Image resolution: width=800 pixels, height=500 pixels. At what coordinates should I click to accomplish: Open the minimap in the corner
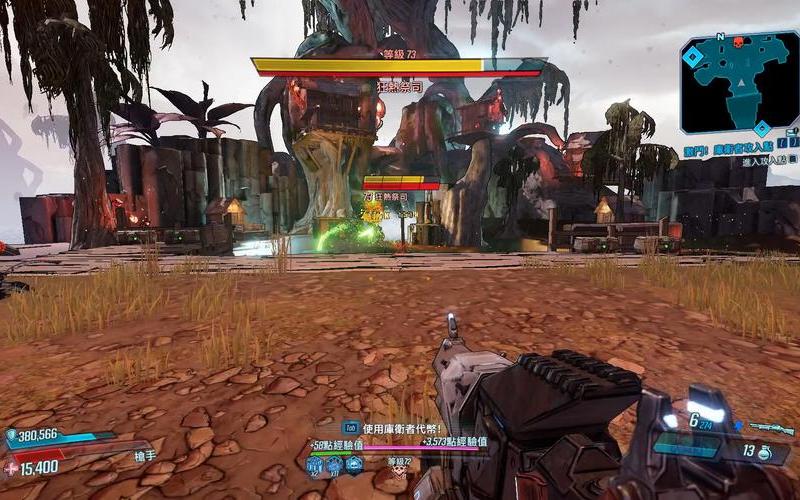pyautogui.click(x=739, y=82)
